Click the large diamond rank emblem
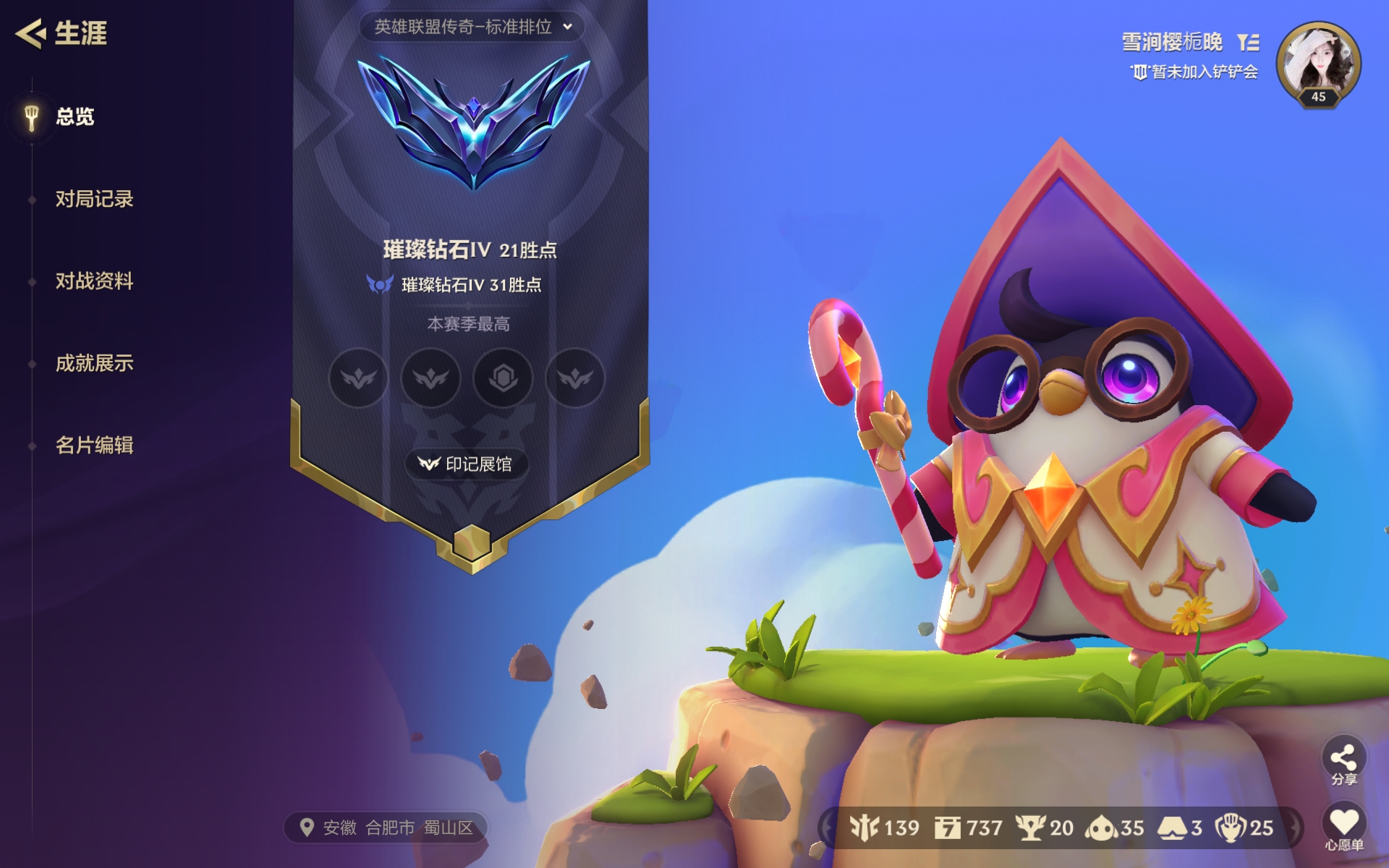Image resolution: width=1389 pixels, height=868 pixels. tap(473, 123)
